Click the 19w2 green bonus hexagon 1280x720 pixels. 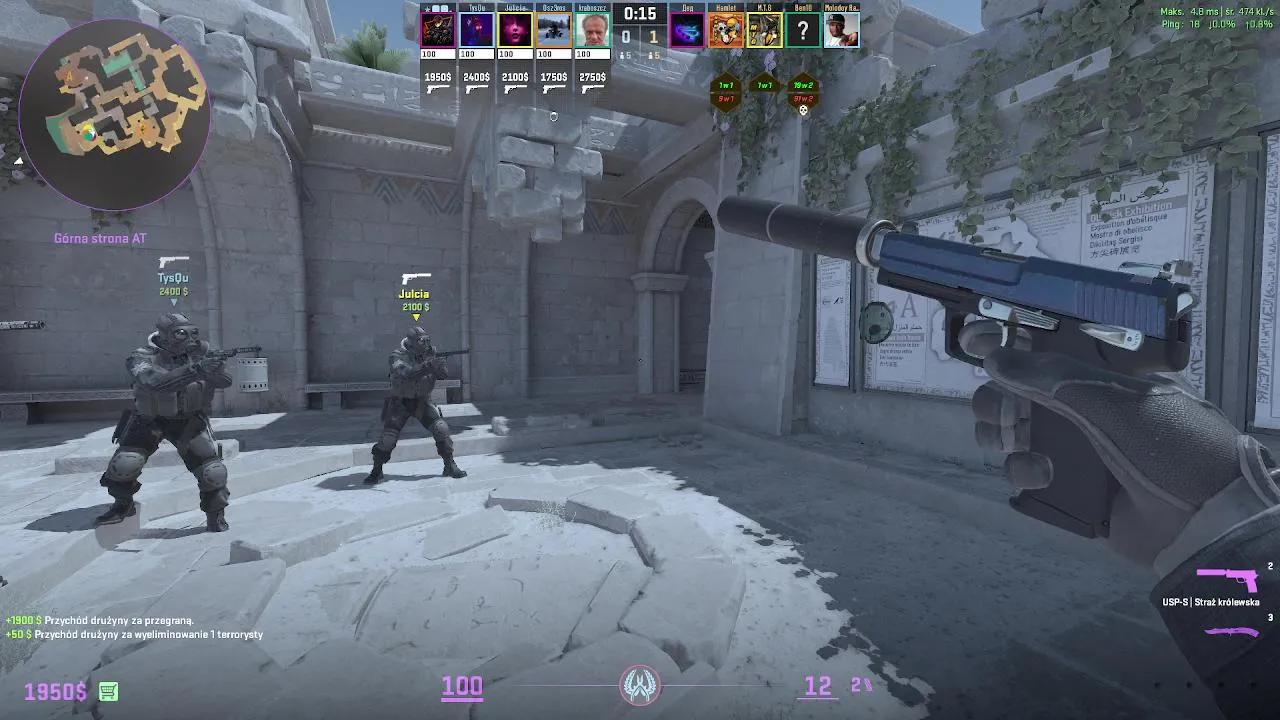pyautogui.click(x=803, y=86)
